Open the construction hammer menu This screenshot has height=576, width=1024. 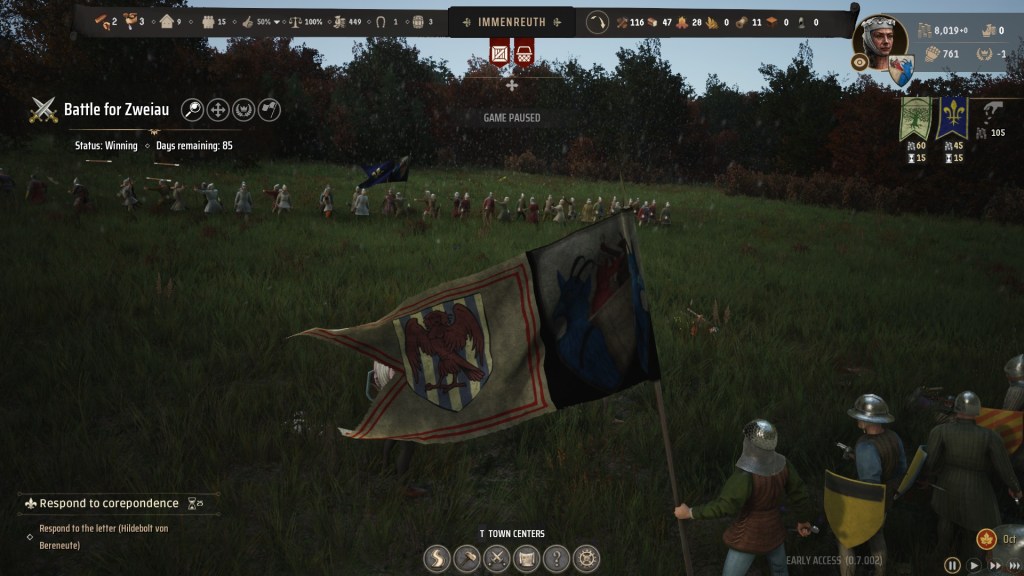(x=467, y=558)
